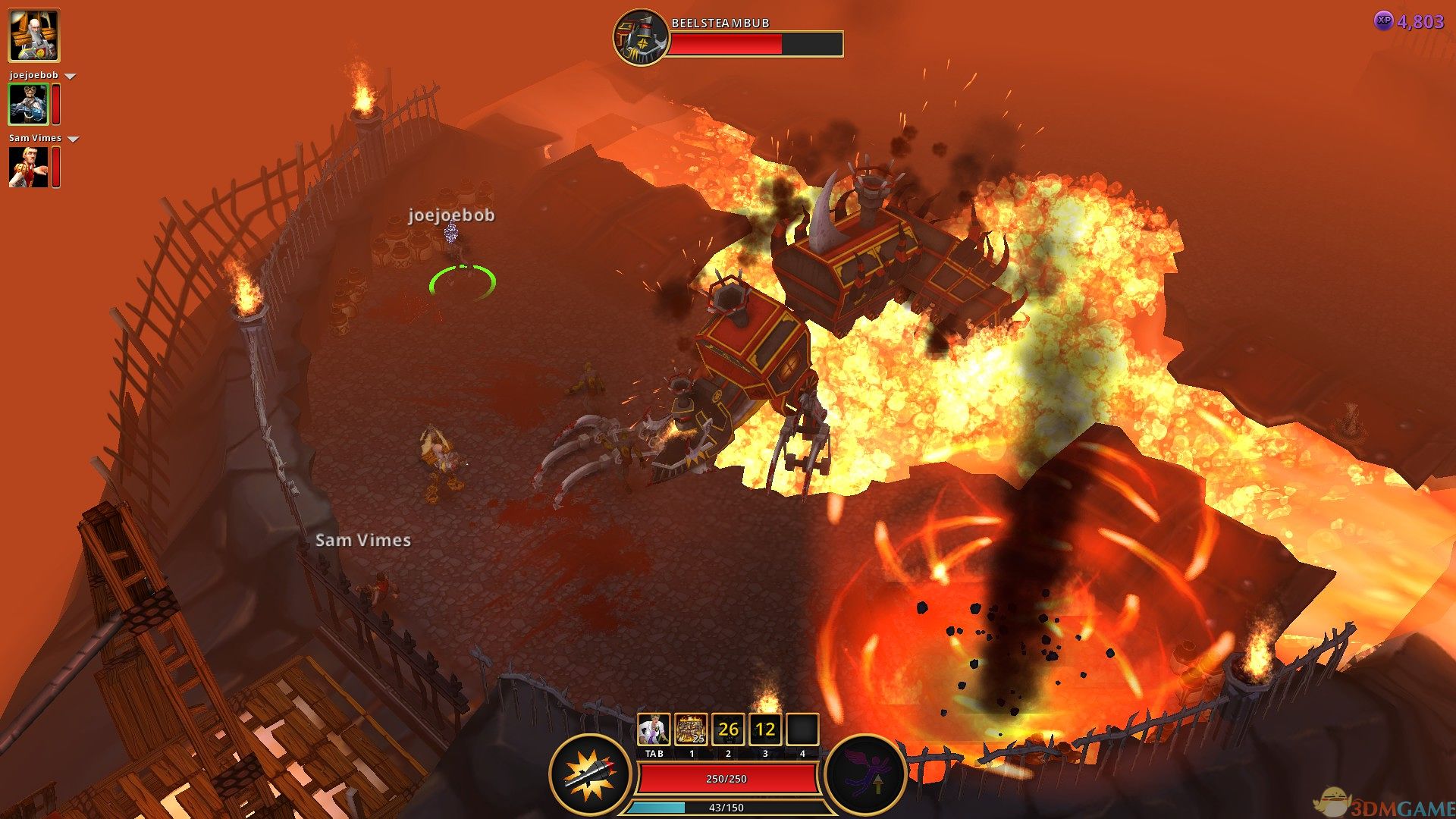
Task: Click the Beelsteambub boss portrait
Action: [x=641, y=37]
